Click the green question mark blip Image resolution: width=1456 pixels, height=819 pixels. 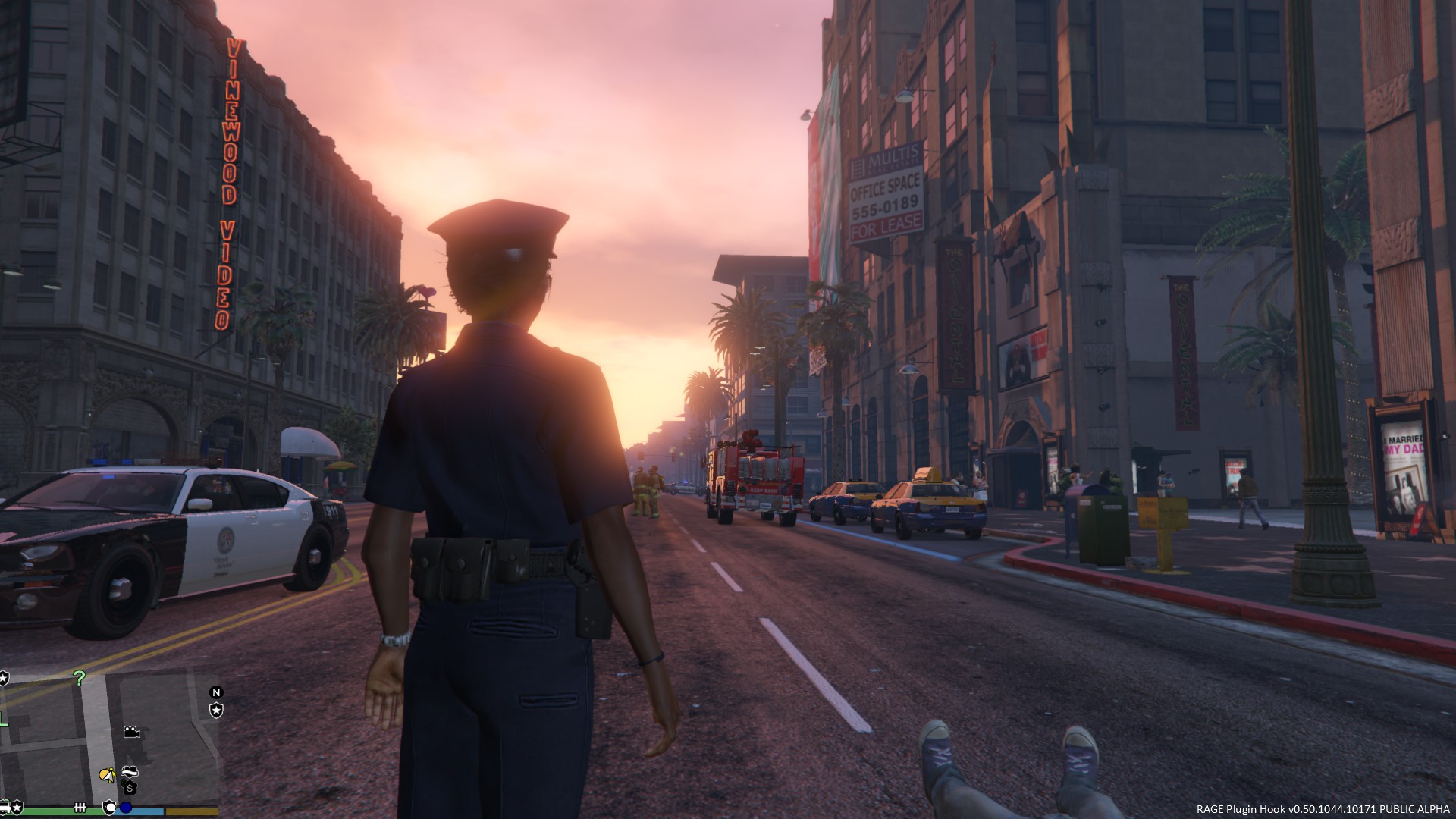[79, 677]
